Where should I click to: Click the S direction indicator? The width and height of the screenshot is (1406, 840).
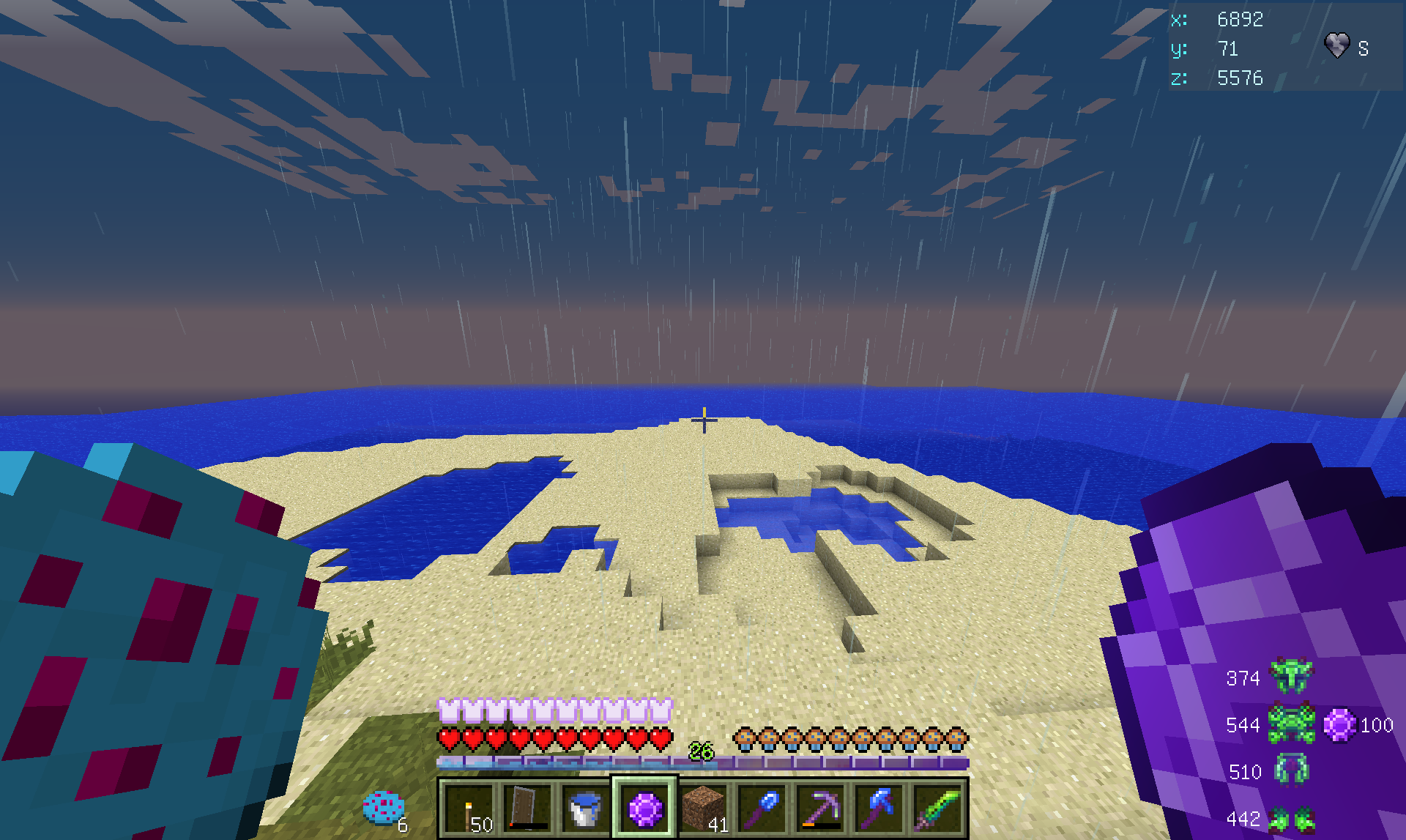pyautogui.click(x=1364, y=49)
